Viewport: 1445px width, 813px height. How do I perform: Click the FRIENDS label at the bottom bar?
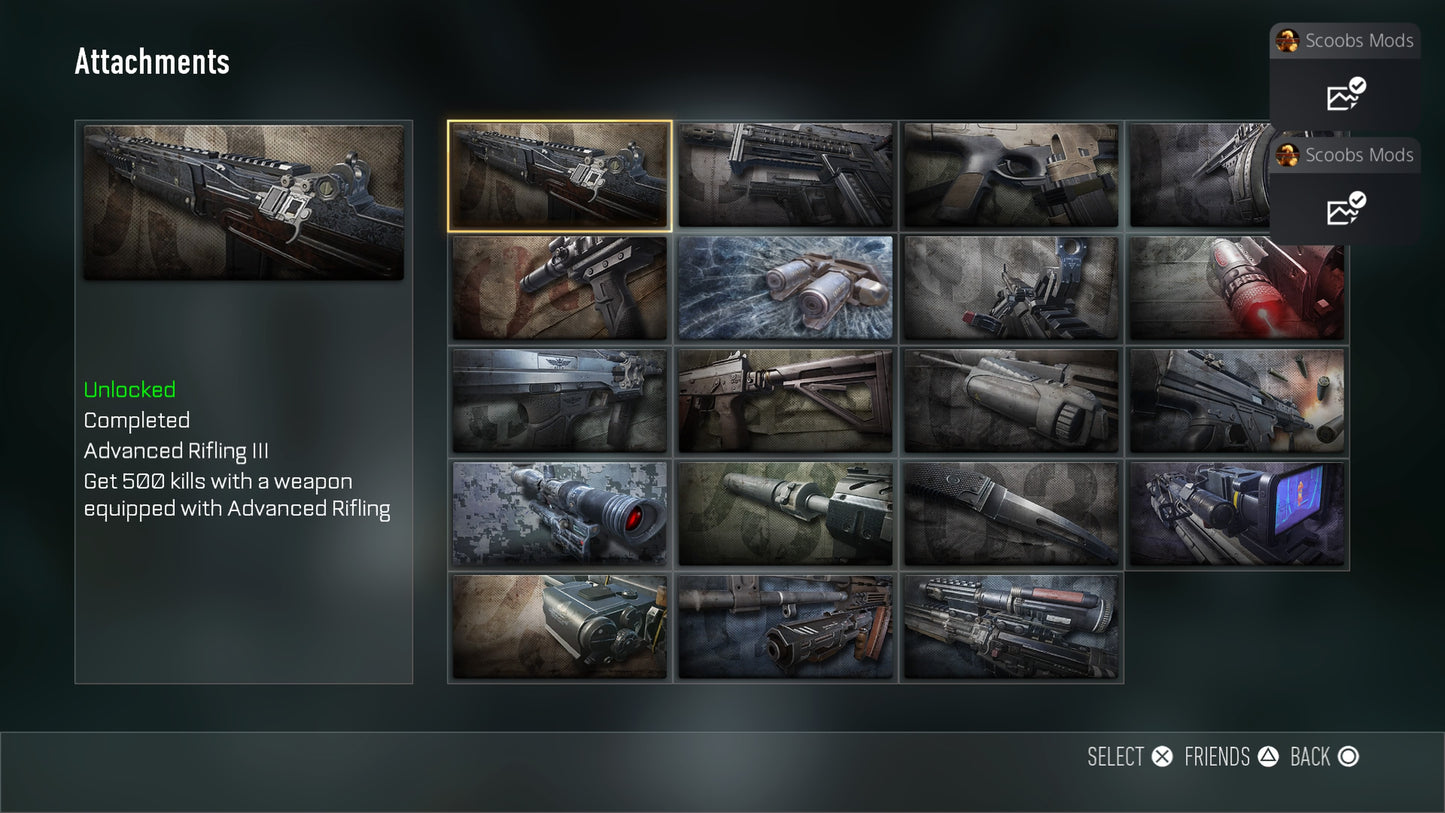[1216, 757]
